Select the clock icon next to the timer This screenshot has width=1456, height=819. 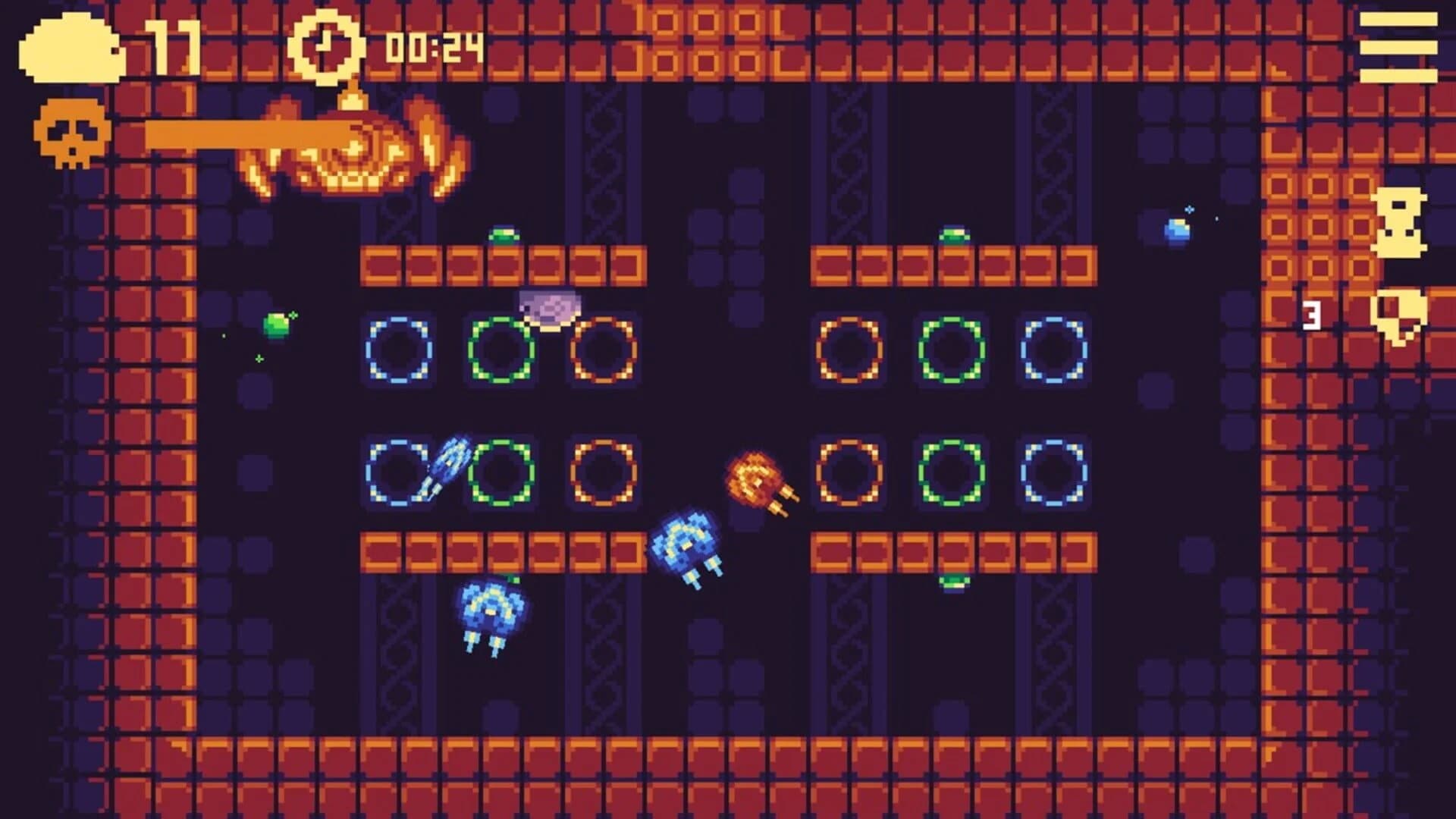tap(325, 47)
